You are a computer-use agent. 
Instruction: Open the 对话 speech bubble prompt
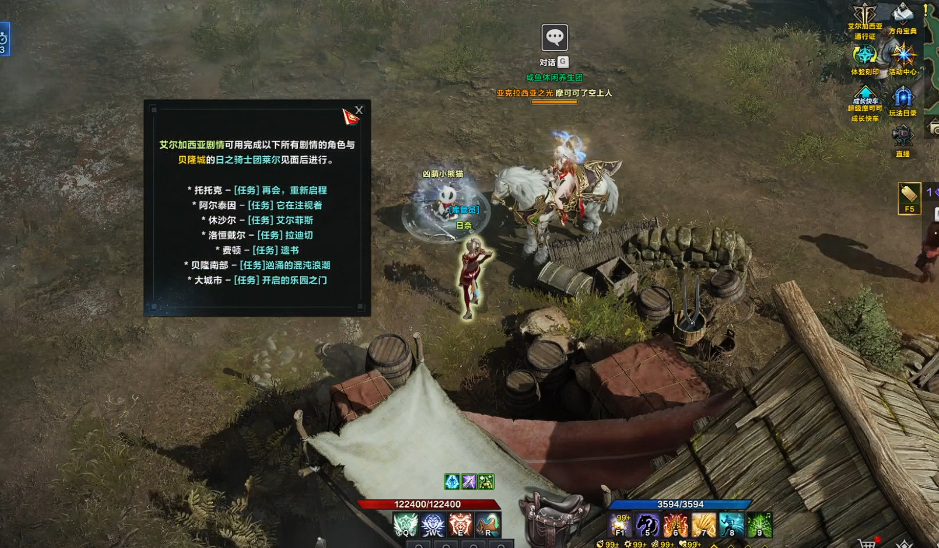[x=555, y=39]
